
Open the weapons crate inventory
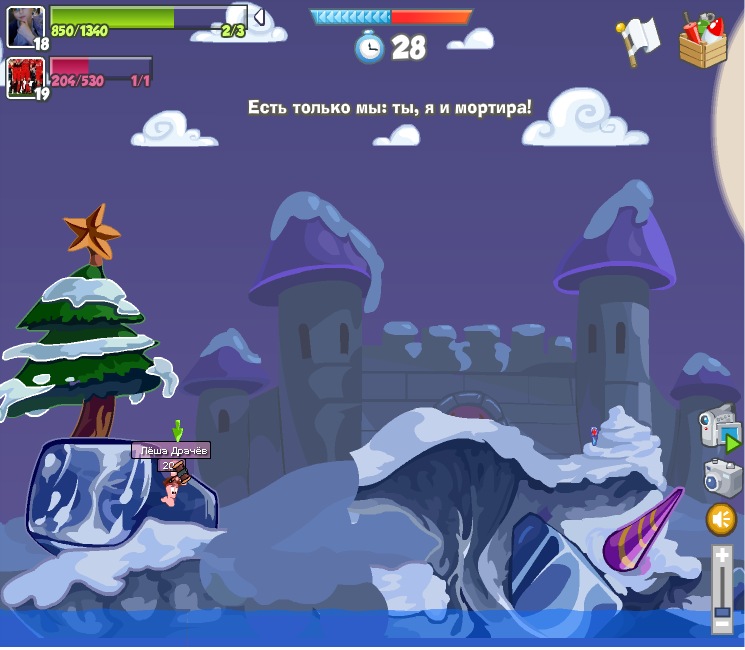point(703,42)
